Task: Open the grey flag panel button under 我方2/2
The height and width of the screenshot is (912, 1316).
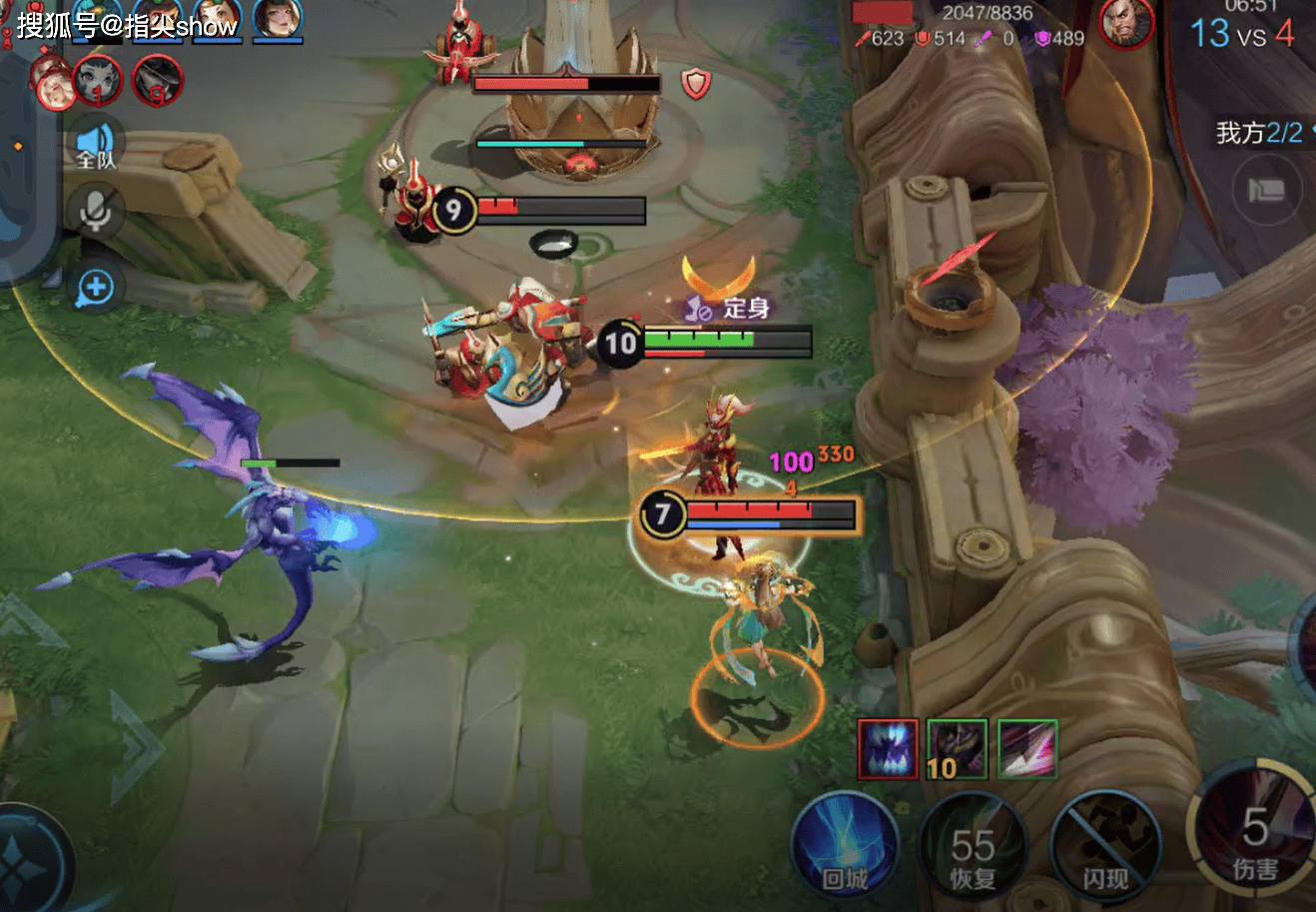Action: point(1266,190)
